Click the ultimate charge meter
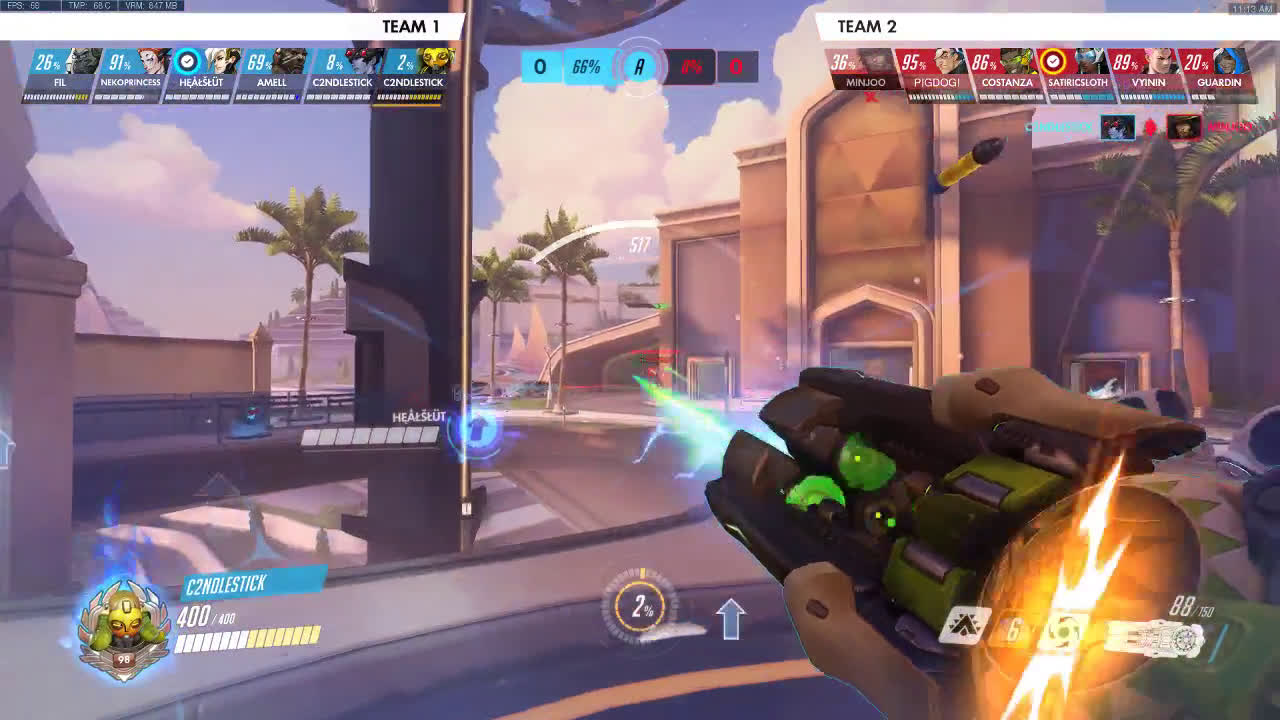 click(x=641, y=607)
